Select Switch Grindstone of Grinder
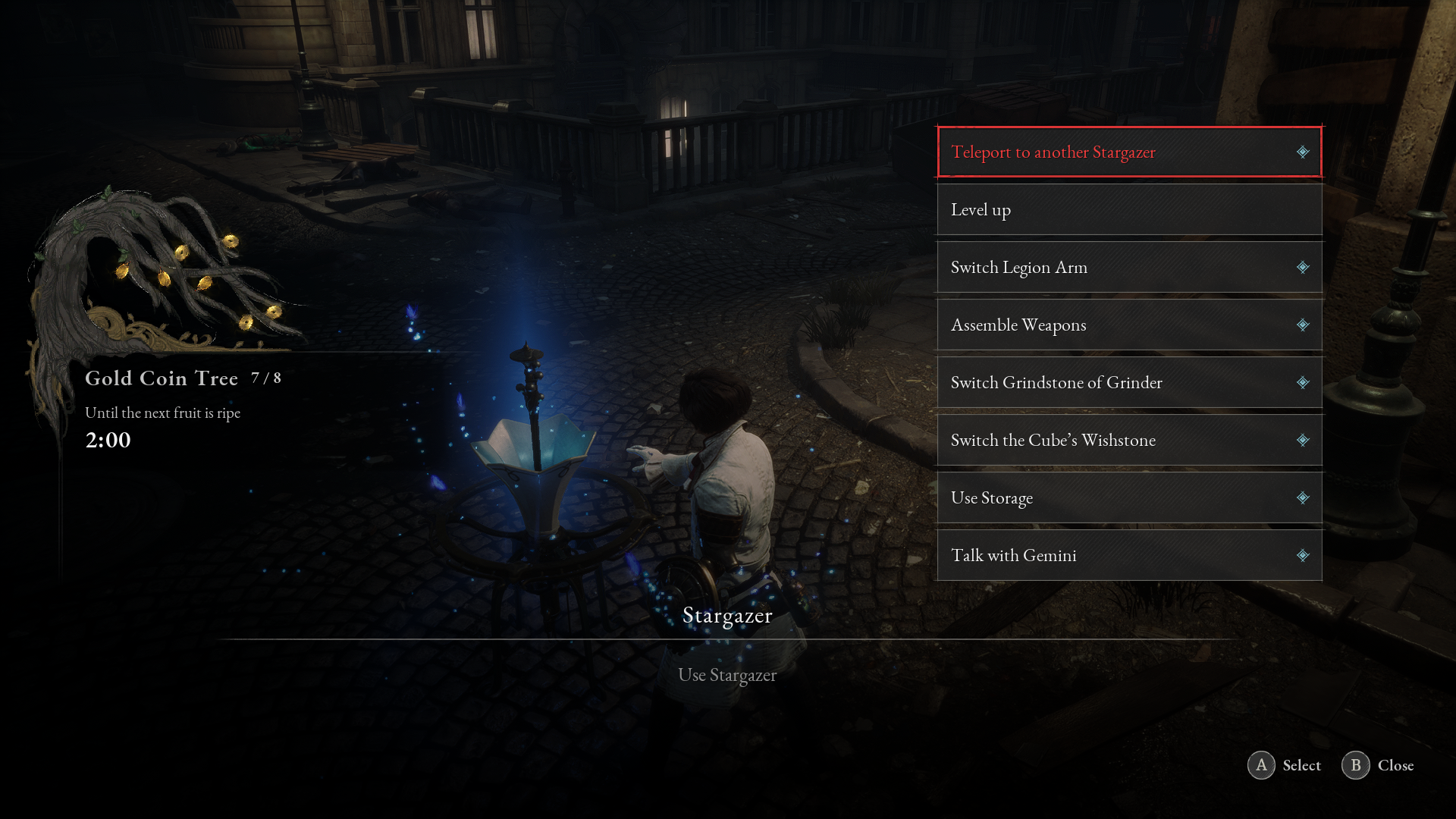This screenshot has height=819, width=1456. point(1128,382)
